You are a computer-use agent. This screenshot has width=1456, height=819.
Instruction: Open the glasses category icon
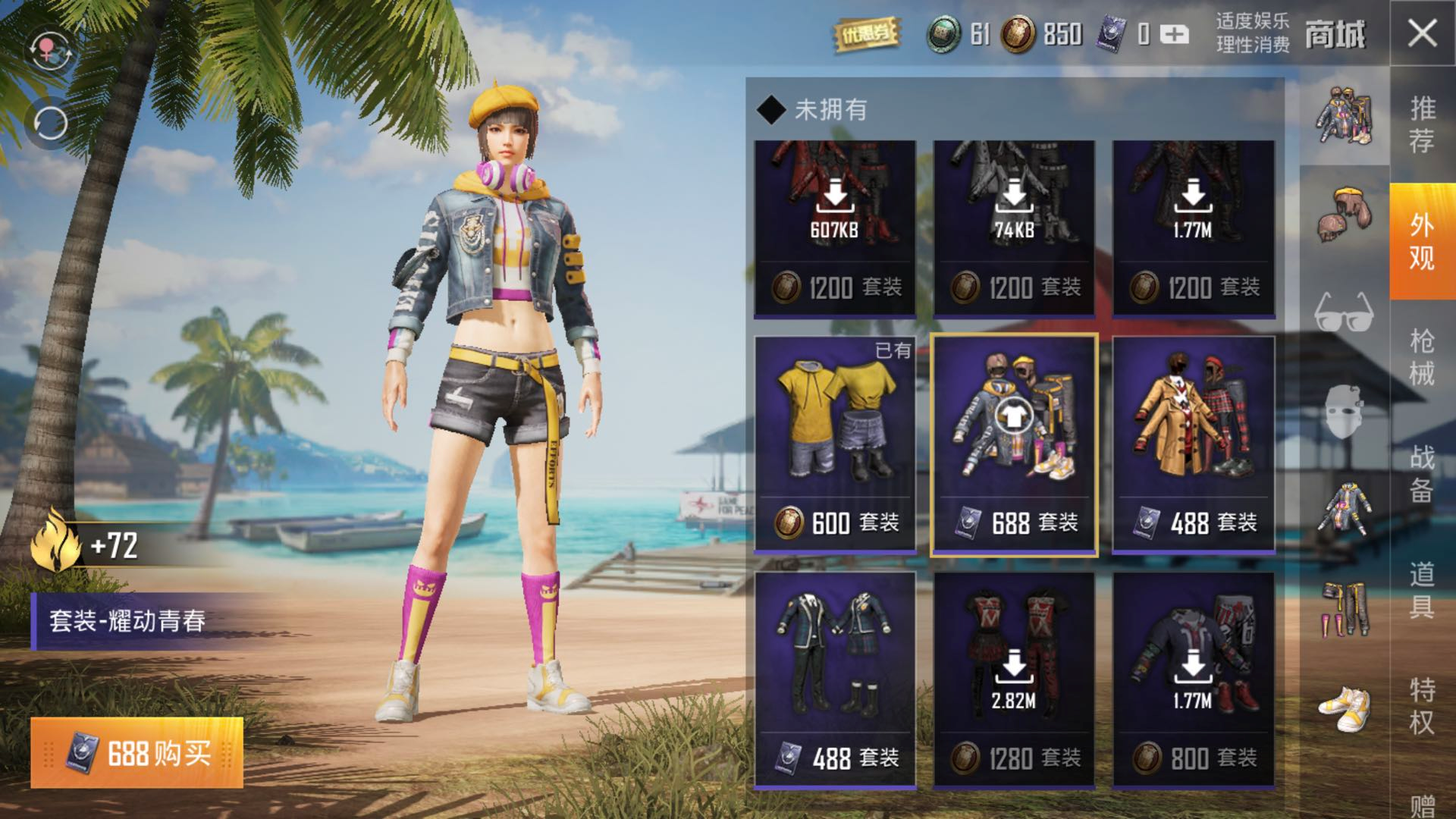pyautogui.click(x=1344, y=311)
